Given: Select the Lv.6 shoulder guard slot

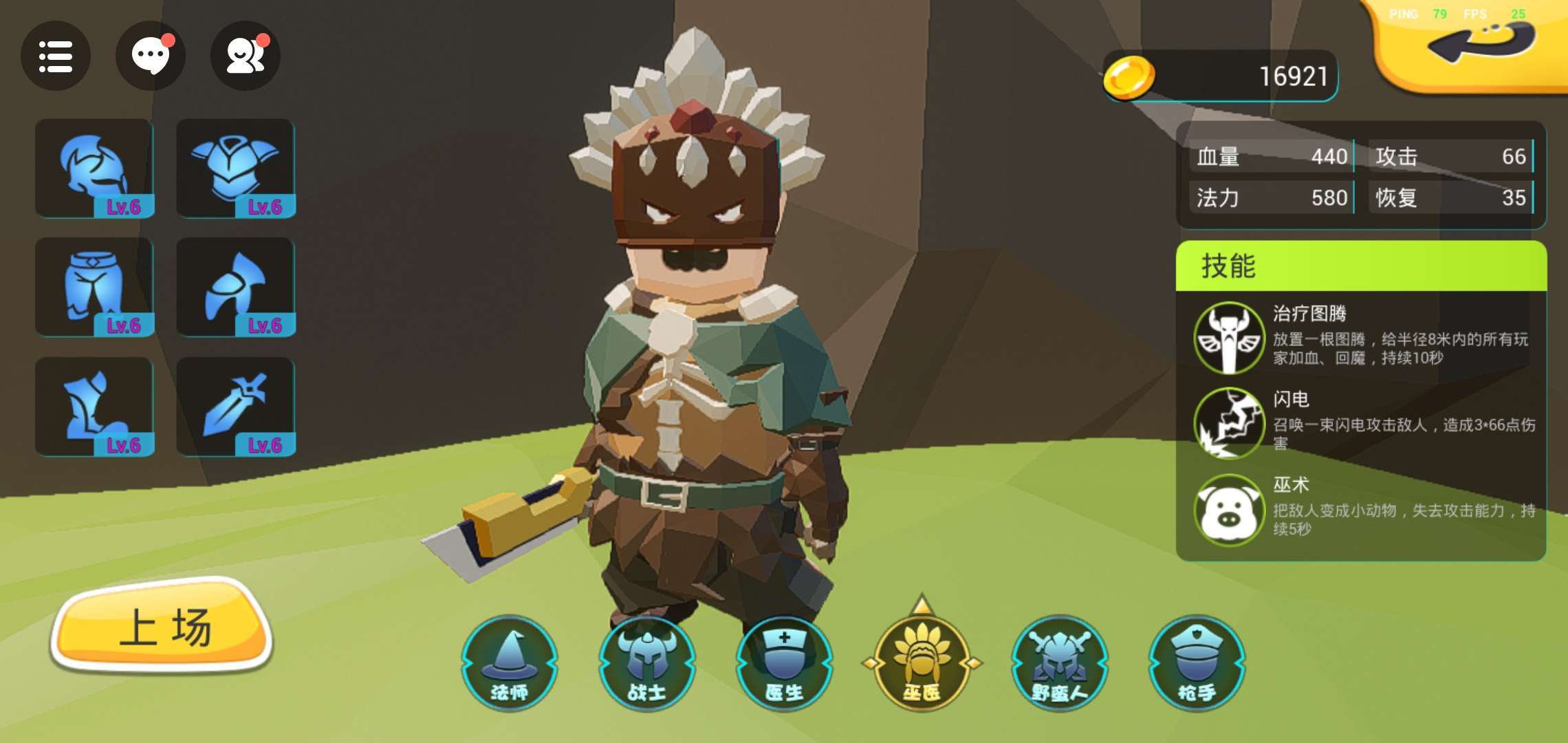Looking at the screenshot, I should (236, 288).
